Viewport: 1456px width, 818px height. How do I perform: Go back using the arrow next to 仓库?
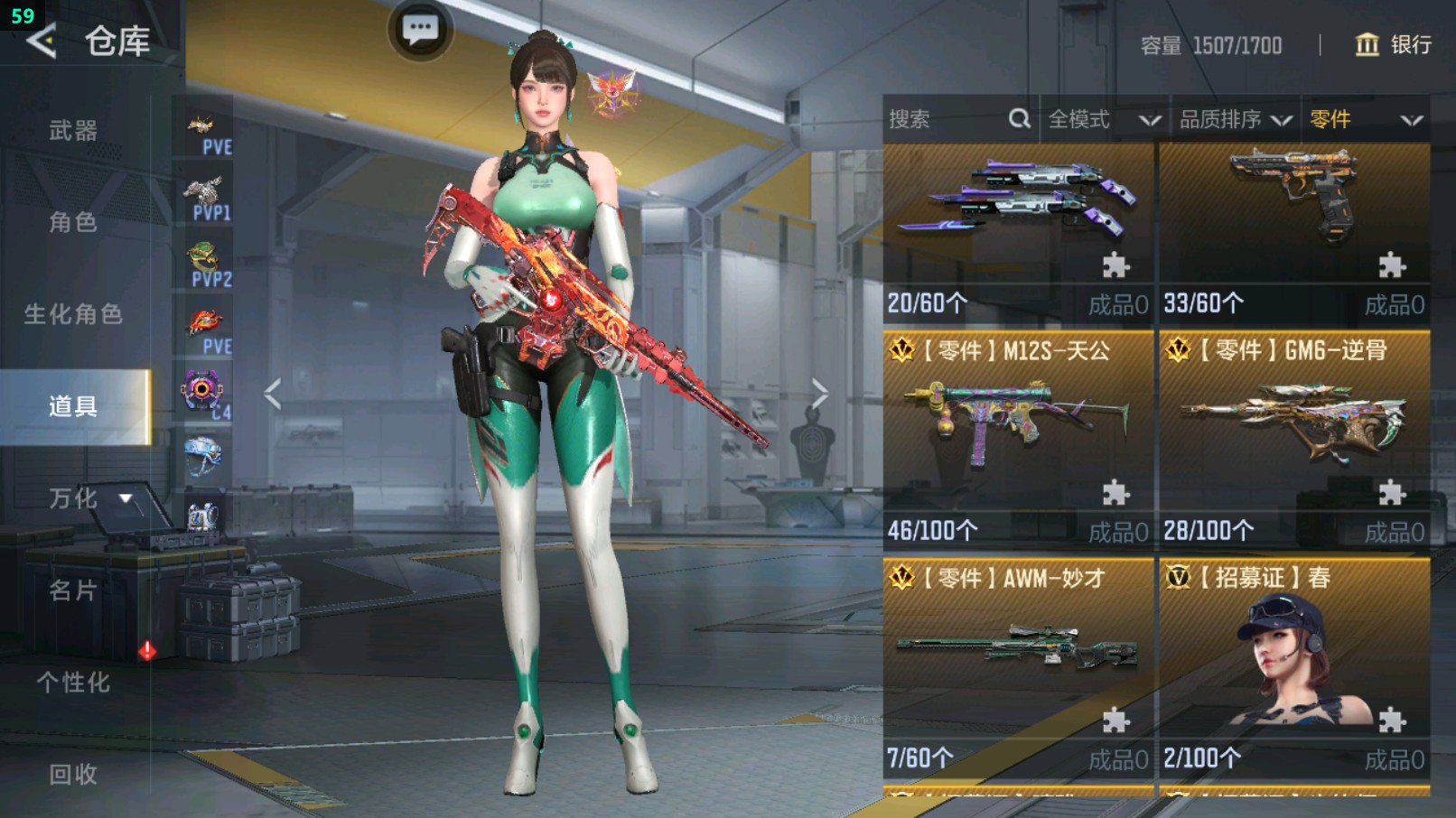(42, 41)
